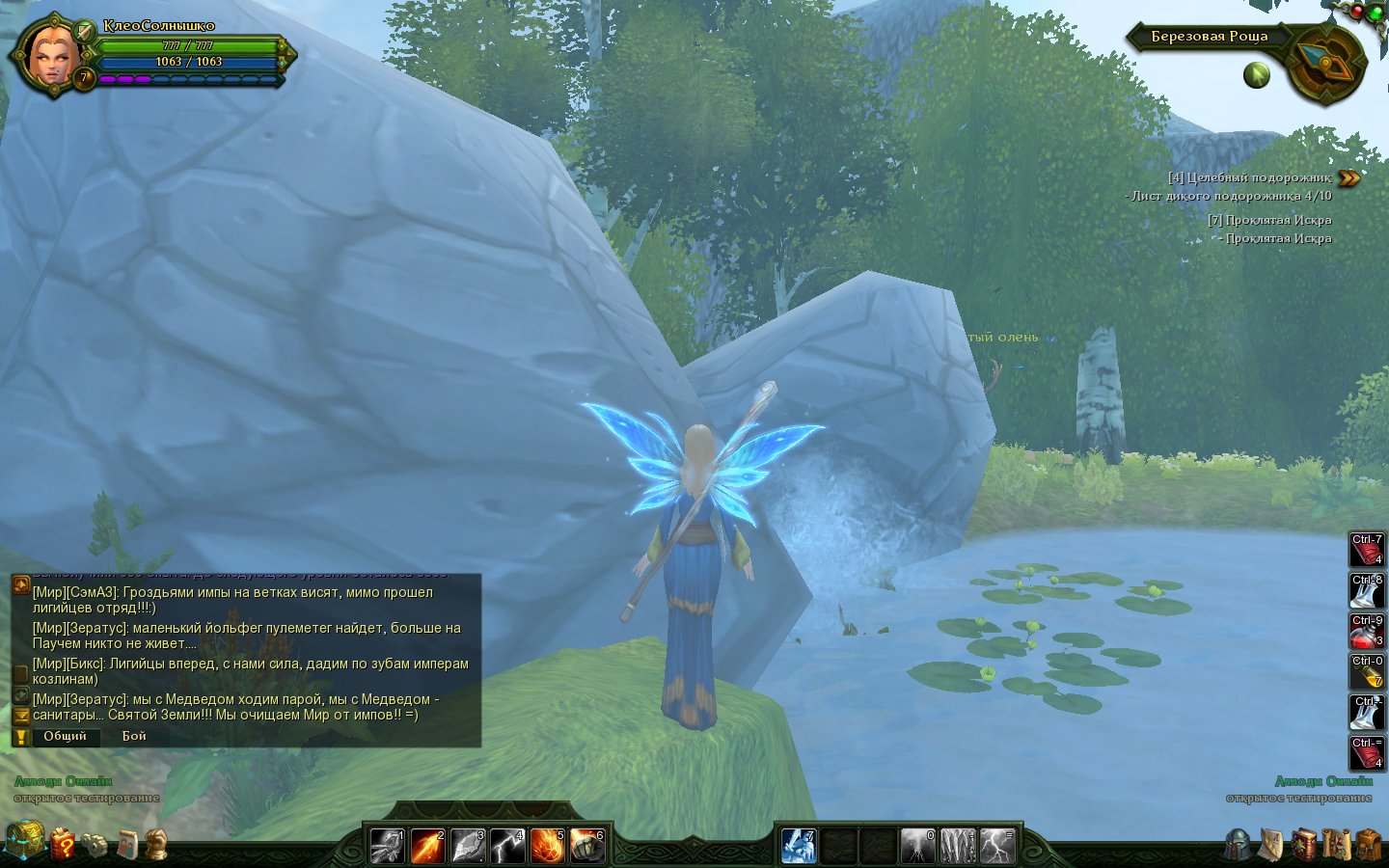Open the backpack inventory icon
1389x868 pixels.
pyautogui.click(x=1369, y=844)
